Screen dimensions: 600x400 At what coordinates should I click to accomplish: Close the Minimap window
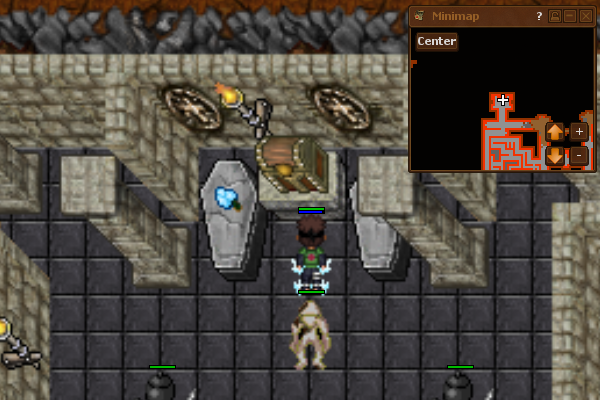(585, 16)
